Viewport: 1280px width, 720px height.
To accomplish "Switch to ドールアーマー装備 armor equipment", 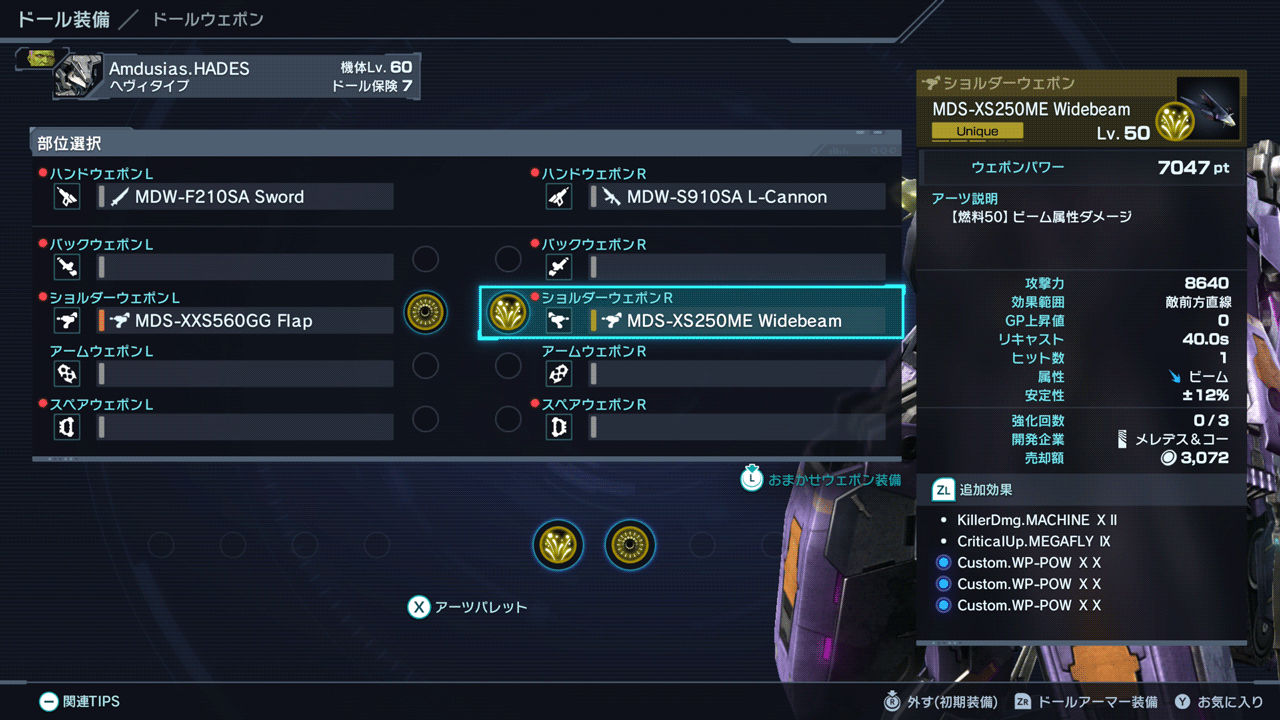I will 1086,702.
